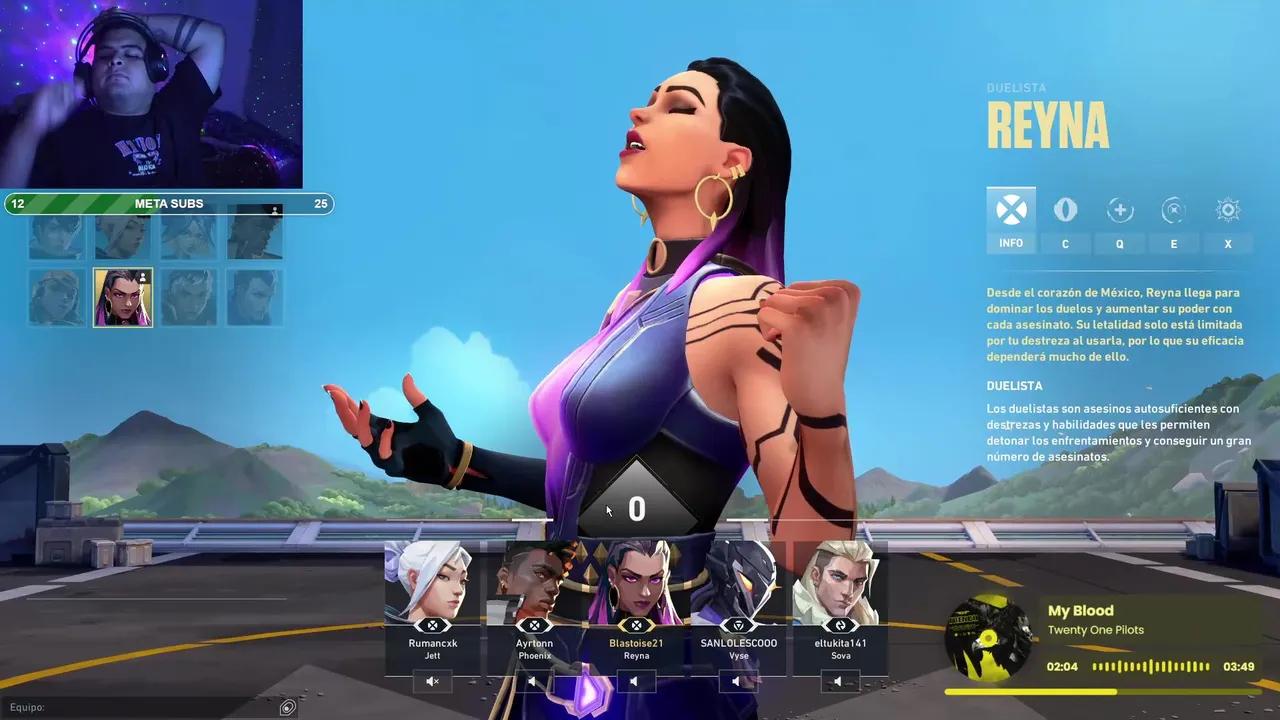The height and width of the screenshot is (720, 1280).
Task: Mute Rumancxk with the speaker icon
Action: 433,681
